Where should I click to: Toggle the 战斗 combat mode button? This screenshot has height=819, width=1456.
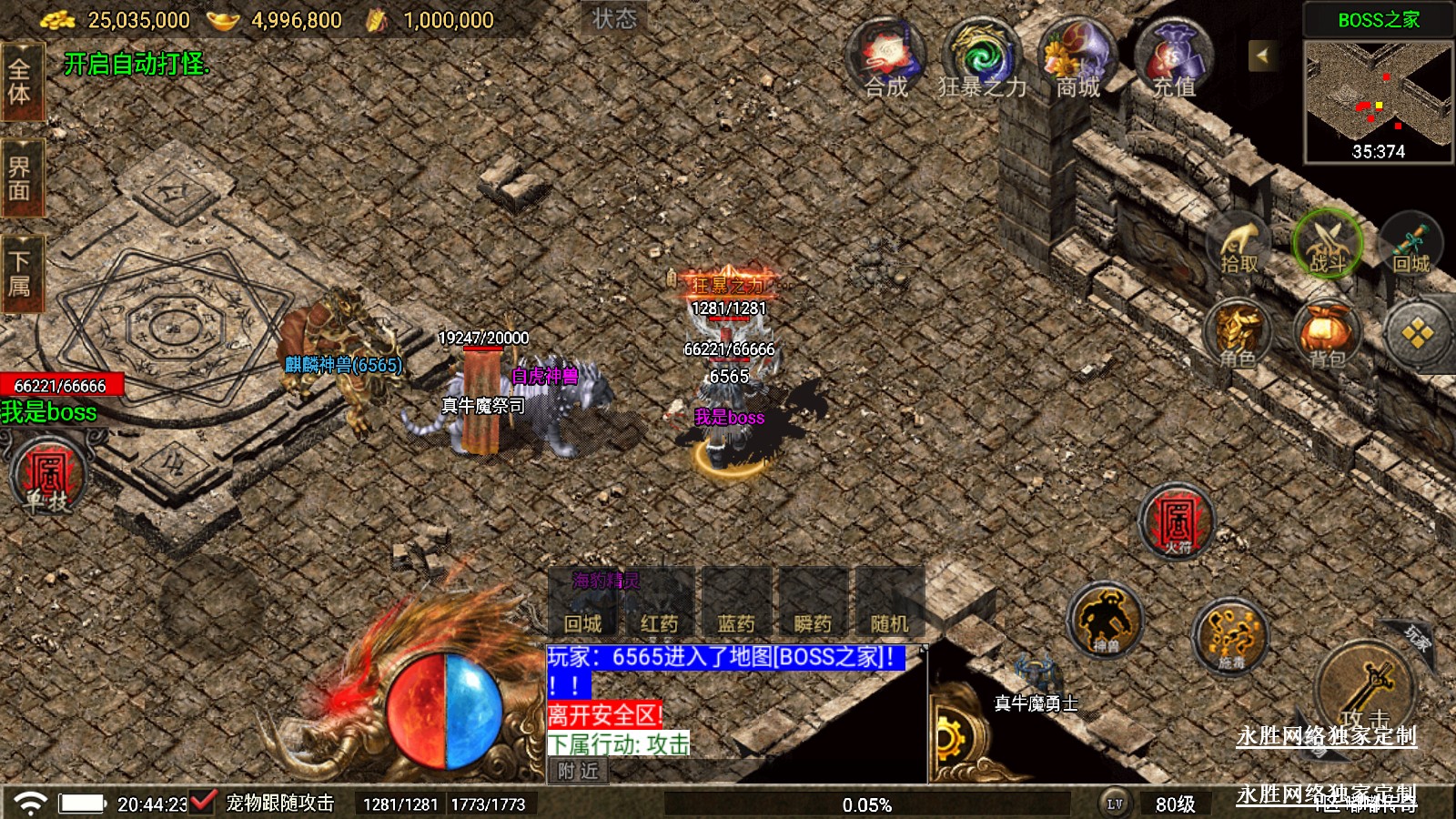pyautogui.click(x=1327, y=244)
